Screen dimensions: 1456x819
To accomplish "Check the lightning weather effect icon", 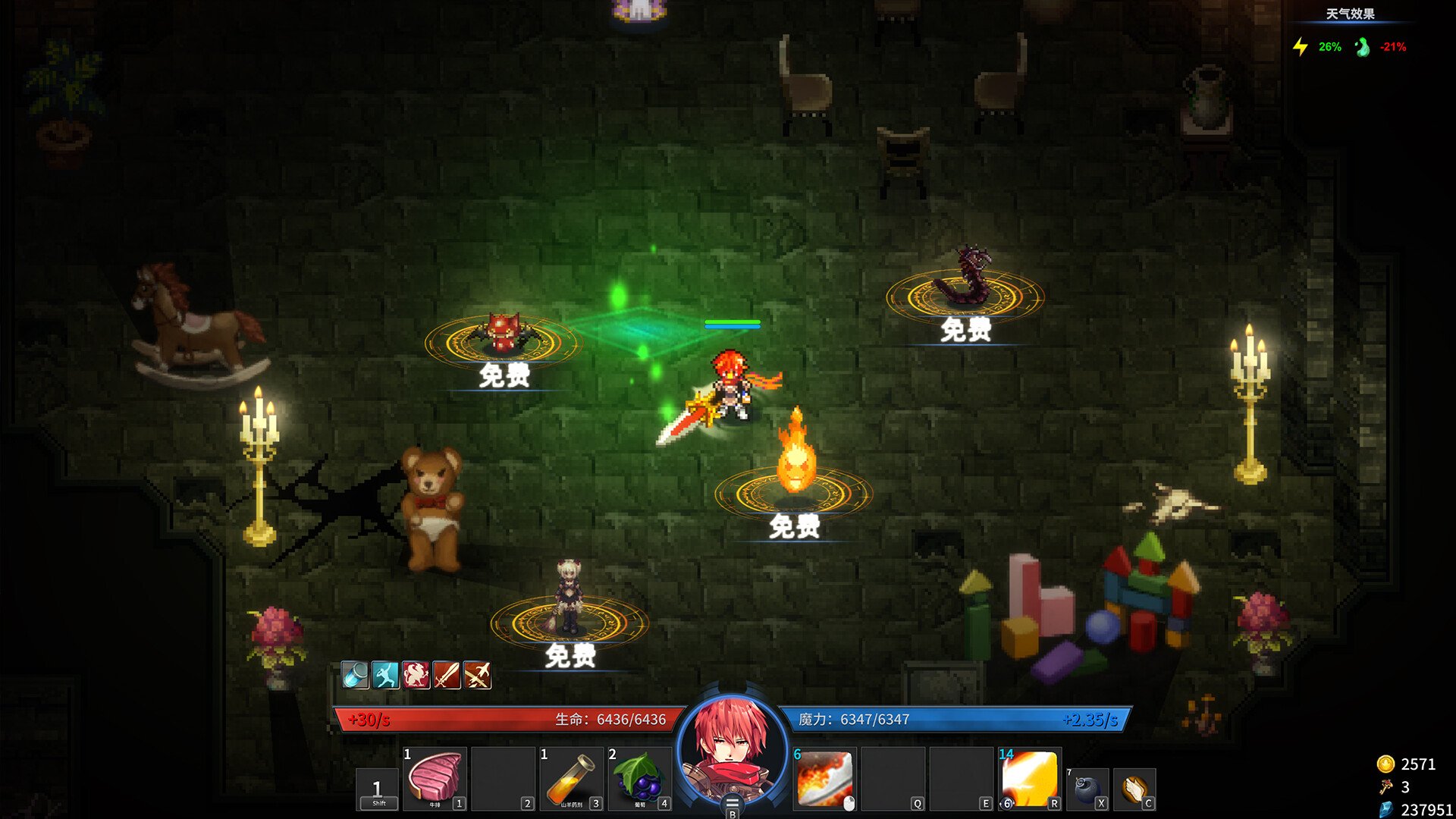I will coord(1301,47).
